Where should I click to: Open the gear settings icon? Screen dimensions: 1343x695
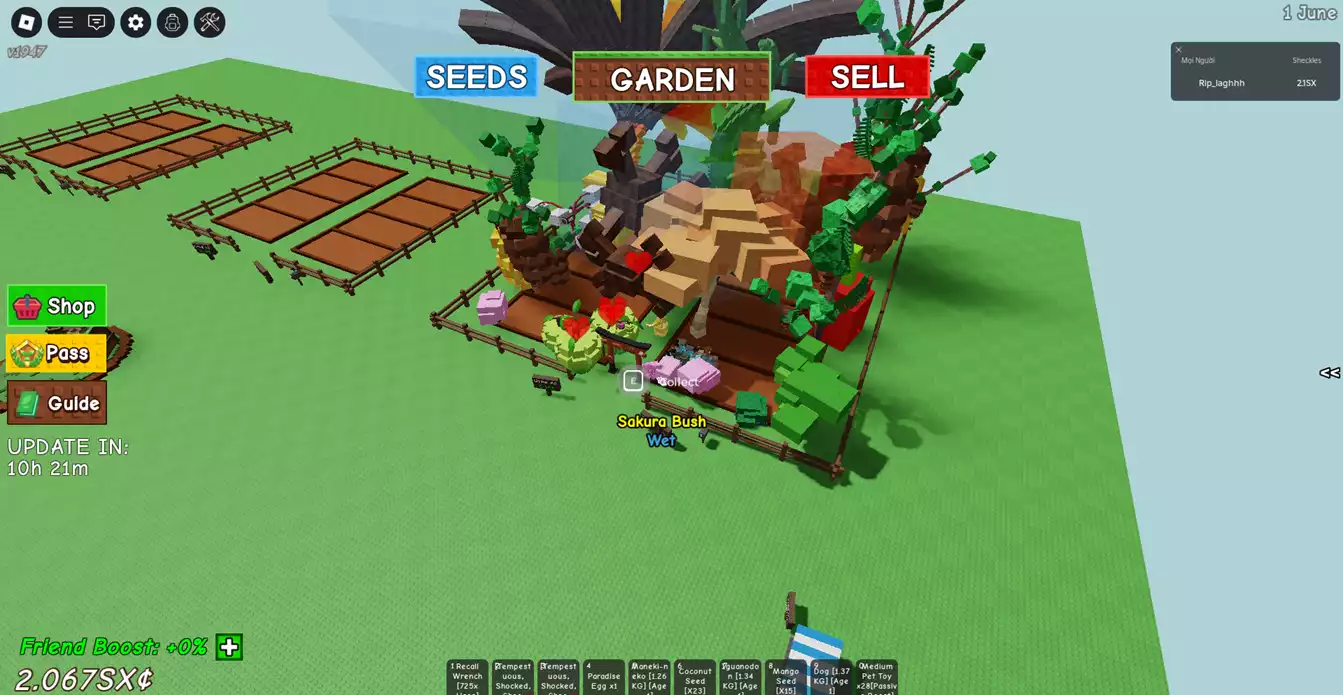[x=136, y=22]
